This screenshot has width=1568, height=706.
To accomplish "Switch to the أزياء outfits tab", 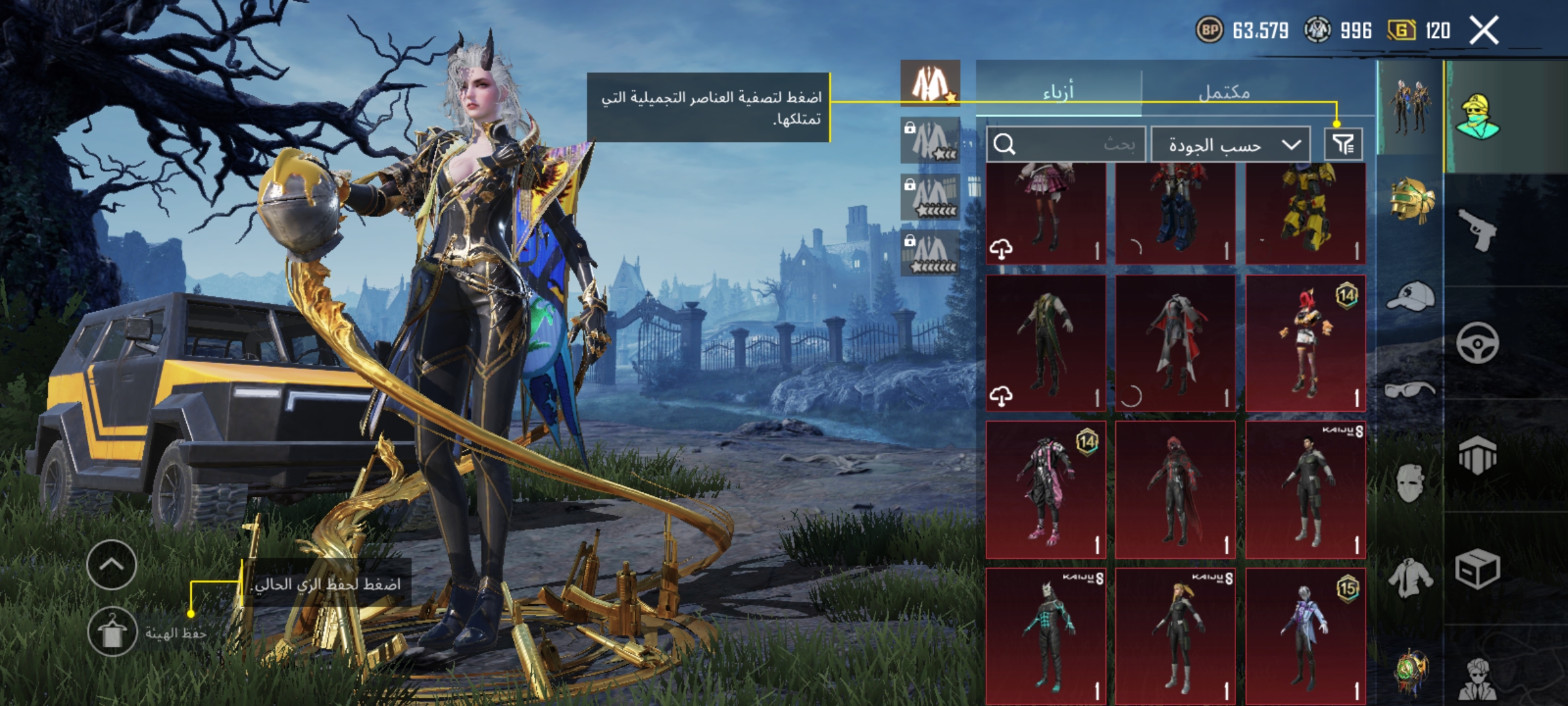I will pos(1058,92).
